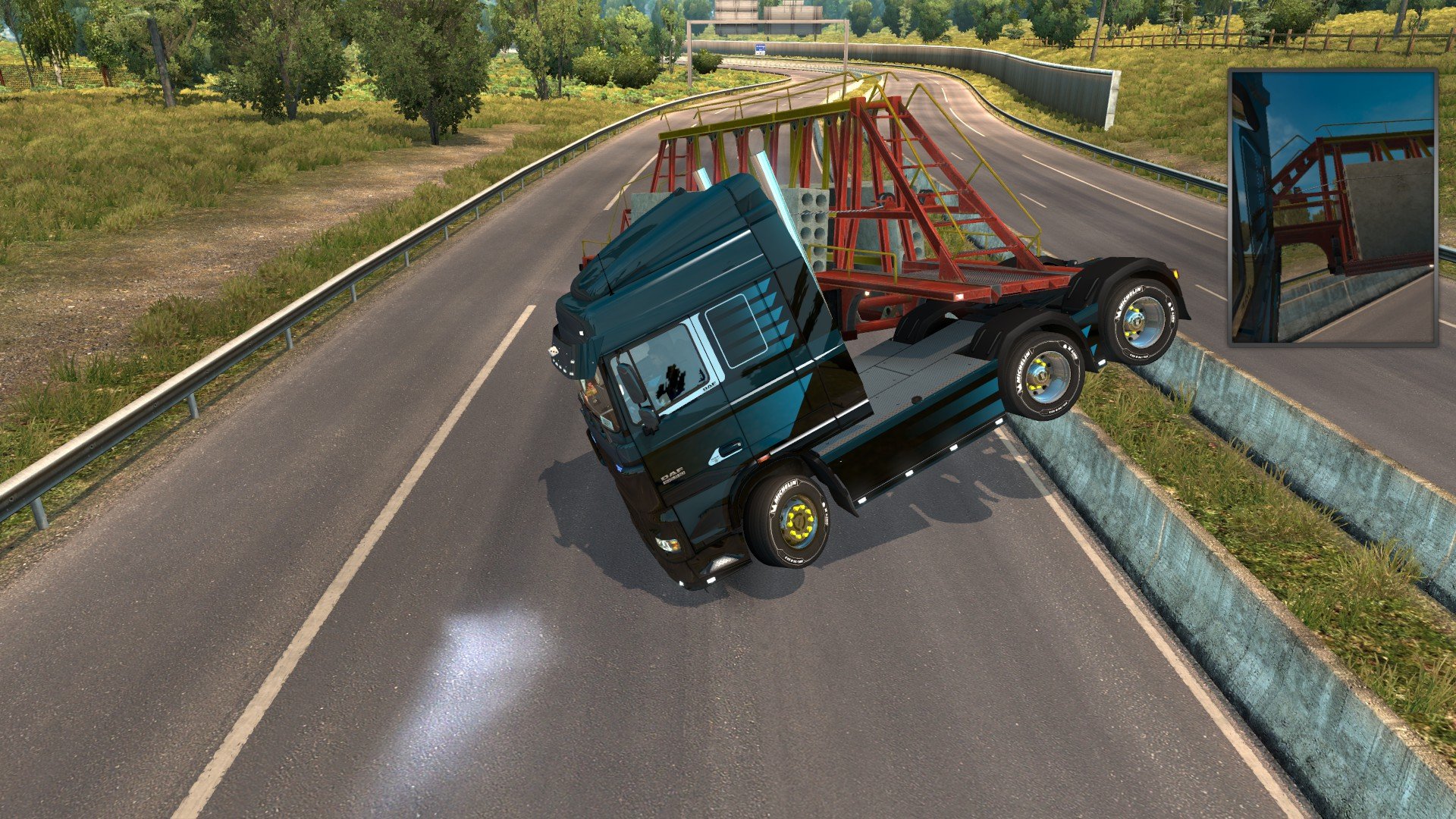Image resolution: width=1456 pixels, height=819 pixels.
Task: Click the side mirror view panel
Action: [1332, 207]
